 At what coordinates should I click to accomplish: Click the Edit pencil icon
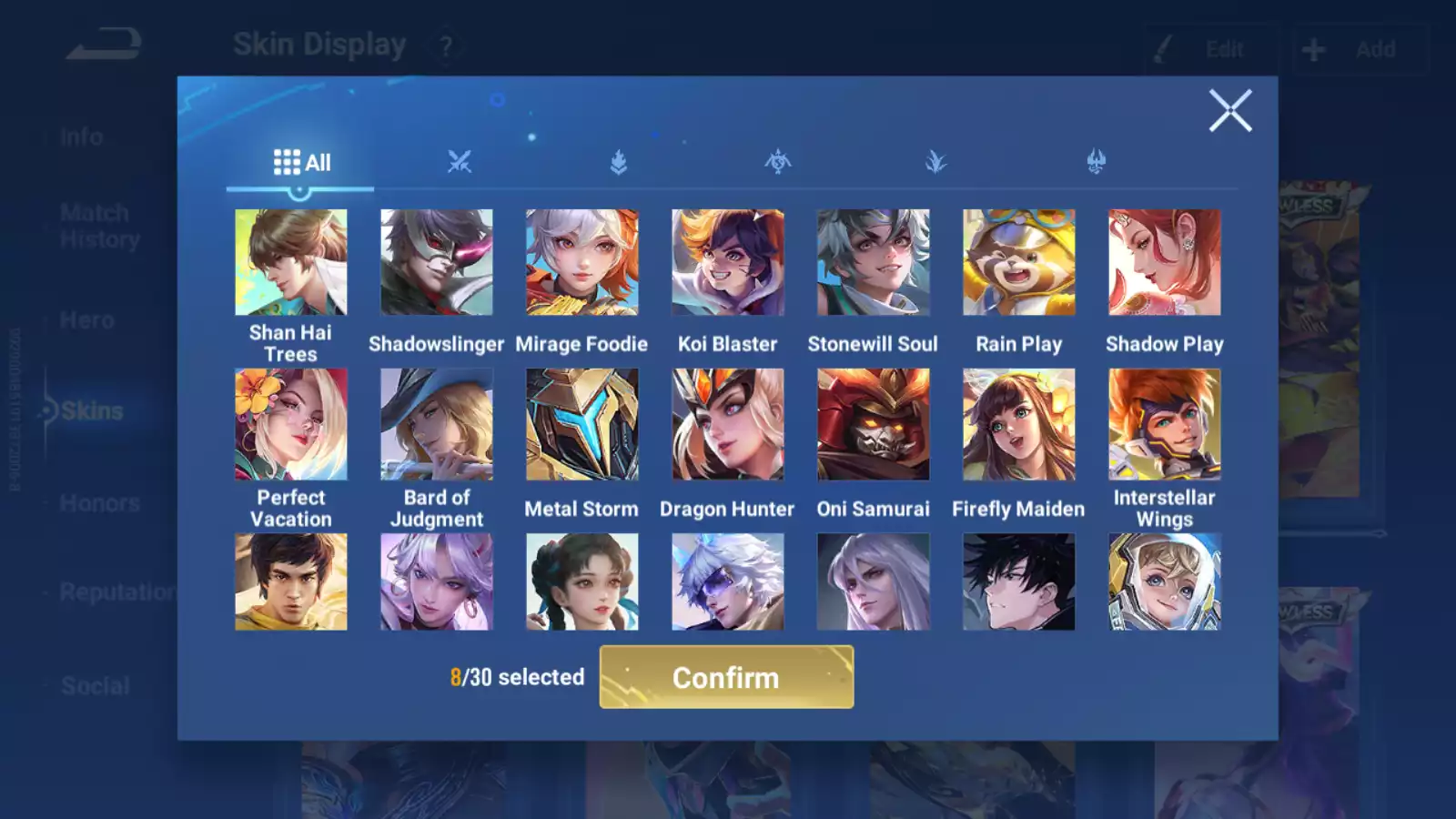click(1160, 49)
